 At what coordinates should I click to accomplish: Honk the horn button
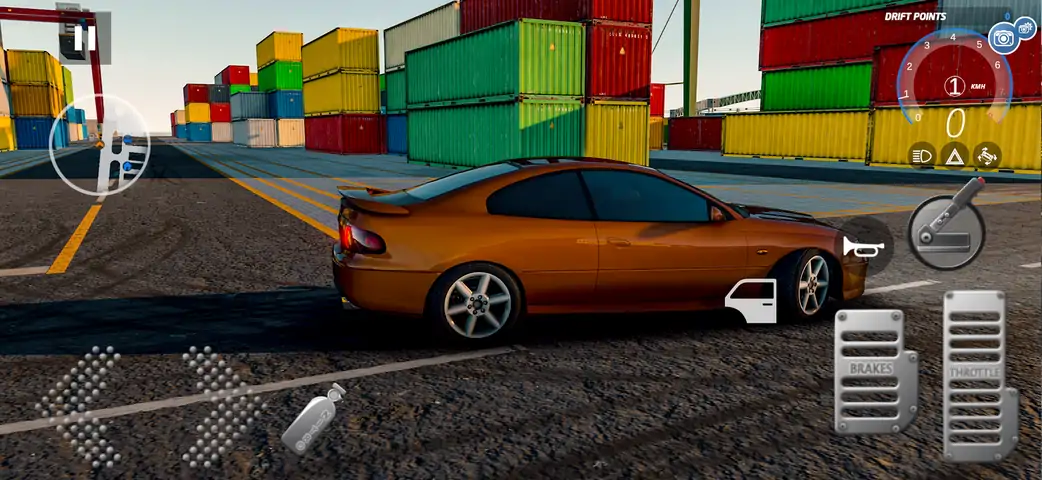pyautogui.click(x=857, y=246)
